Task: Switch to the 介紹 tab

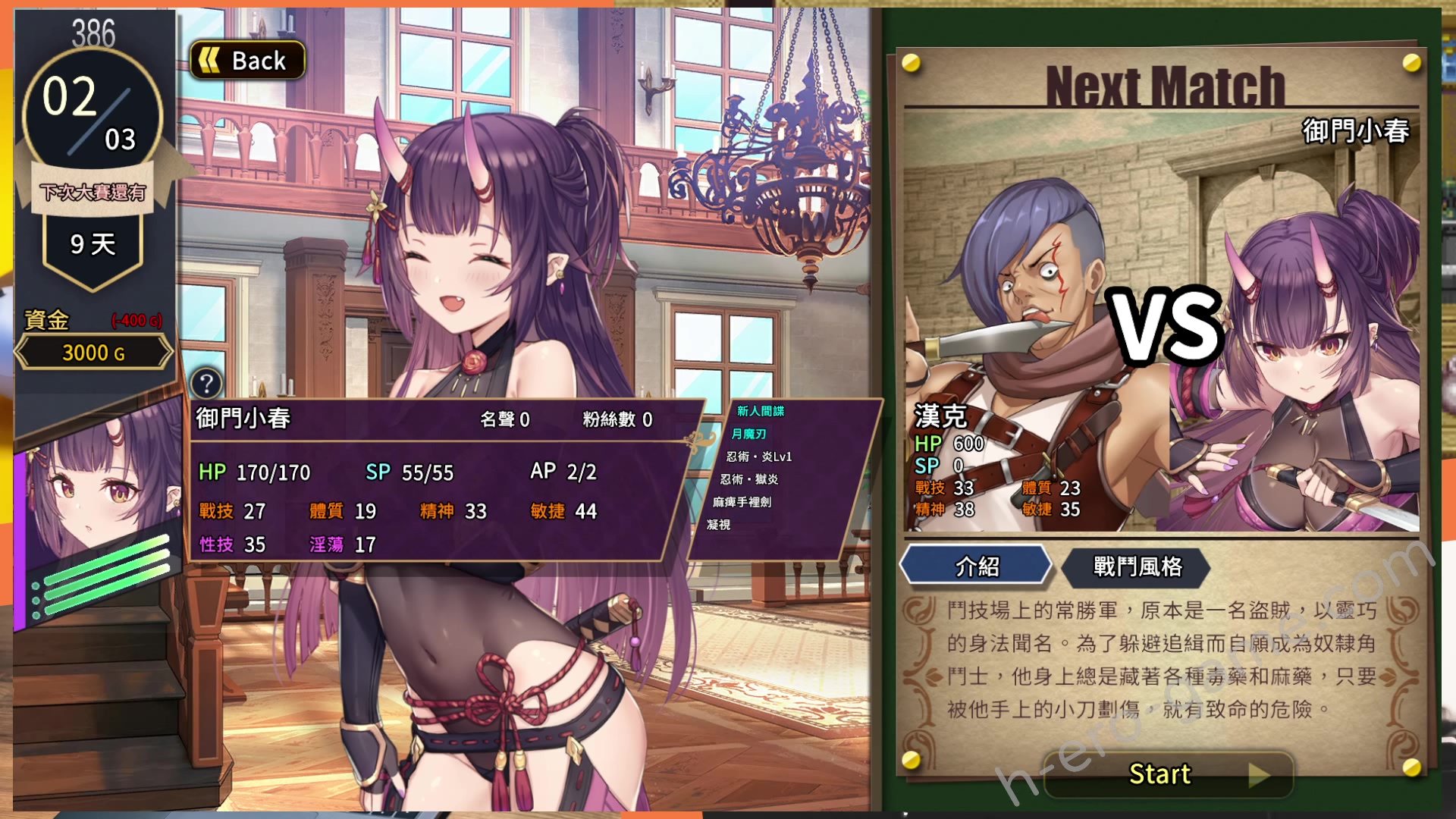Action: coord(975,566)
